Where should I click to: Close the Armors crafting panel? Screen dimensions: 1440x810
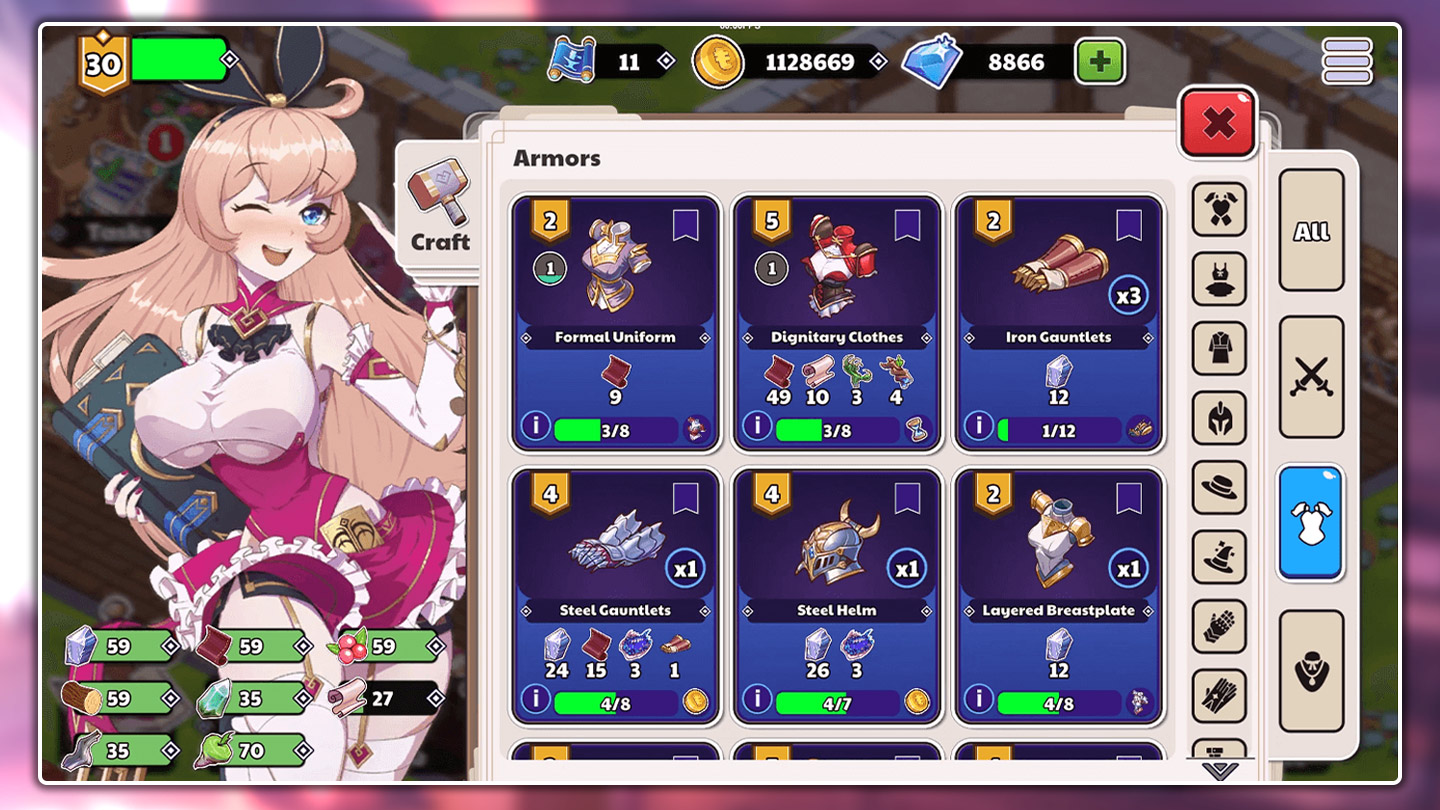pyautogui.click(x=1218, y=123)
